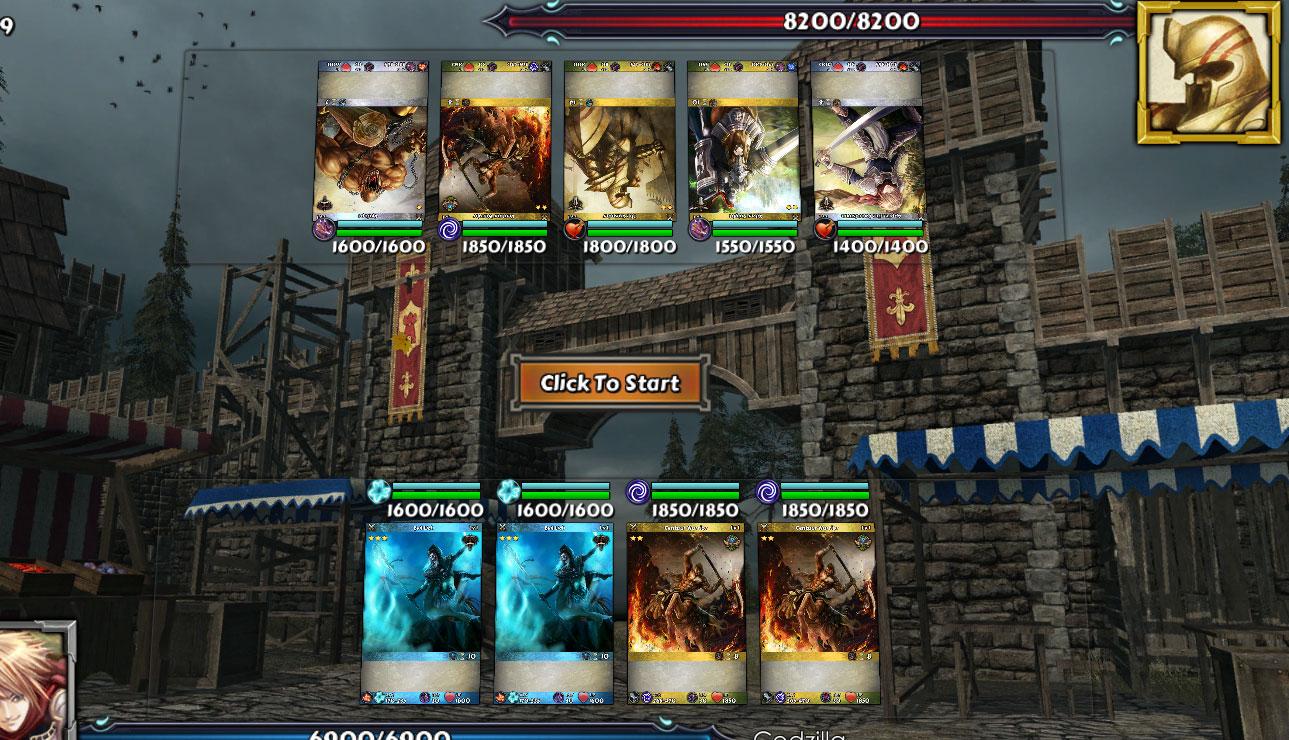Click the Click To Start button
The height and width of the screenshot is (740, 1289).
[x=609, y=383]
